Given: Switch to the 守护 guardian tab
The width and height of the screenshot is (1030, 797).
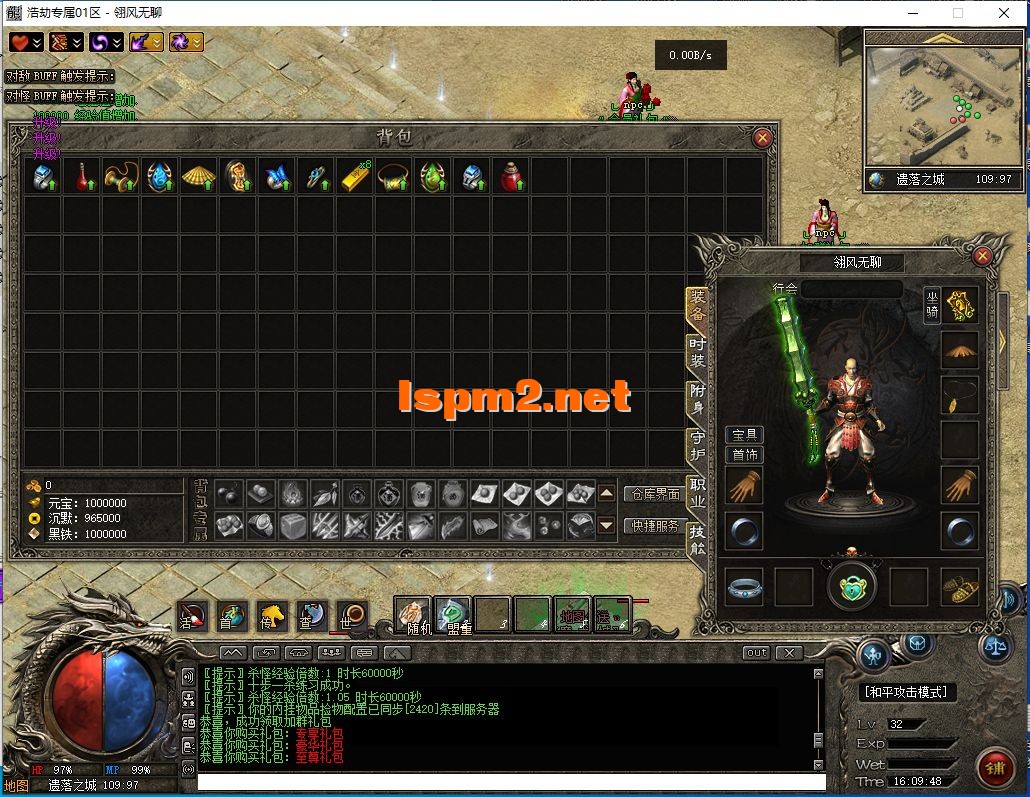Looking at the screenshot, I should tap(697, 445).
